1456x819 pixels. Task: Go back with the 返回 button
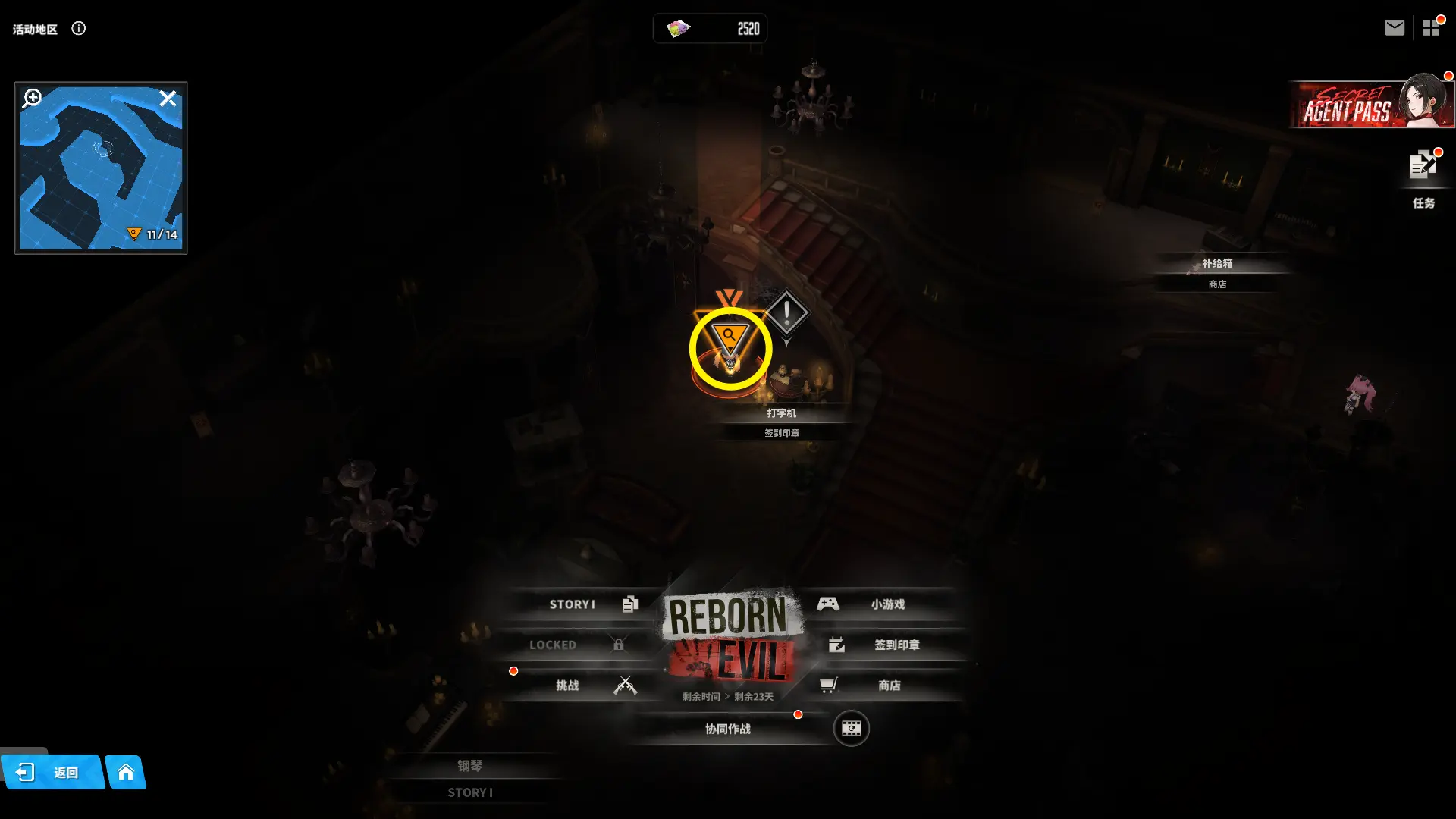(52, 773)
